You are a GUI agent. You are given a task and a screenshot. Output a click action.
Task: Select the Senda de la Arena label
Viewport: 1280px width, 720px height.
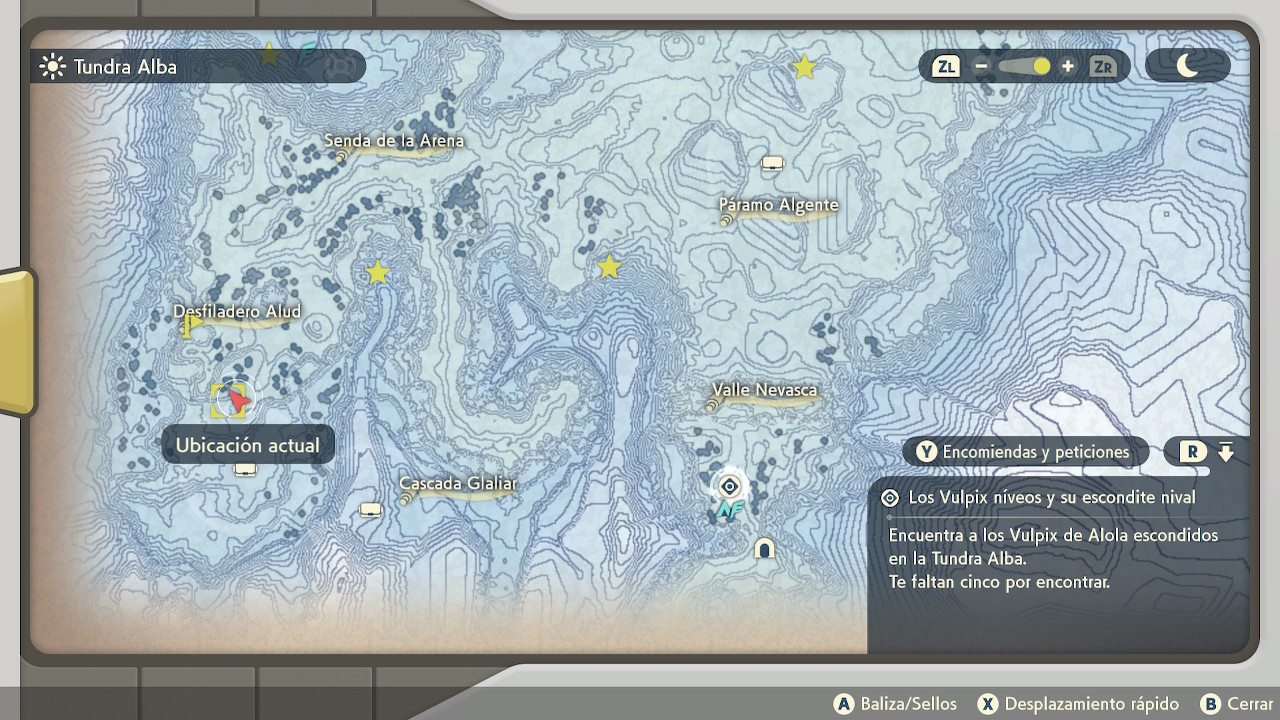(x=394, y=142)
